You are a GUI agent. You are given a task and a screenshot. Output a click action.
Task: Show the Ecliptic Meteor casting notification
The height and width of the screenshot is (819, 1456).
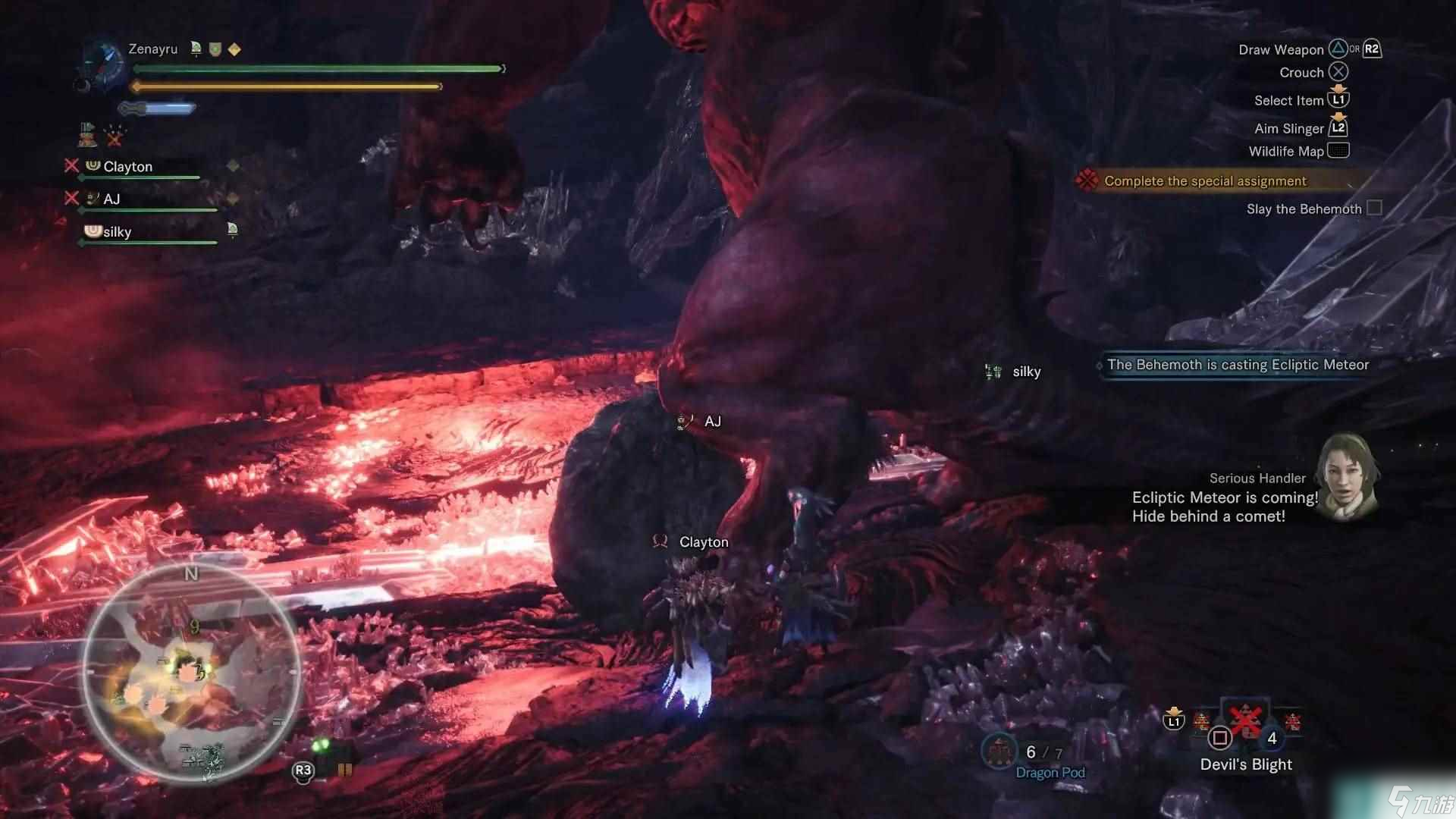1238,366
